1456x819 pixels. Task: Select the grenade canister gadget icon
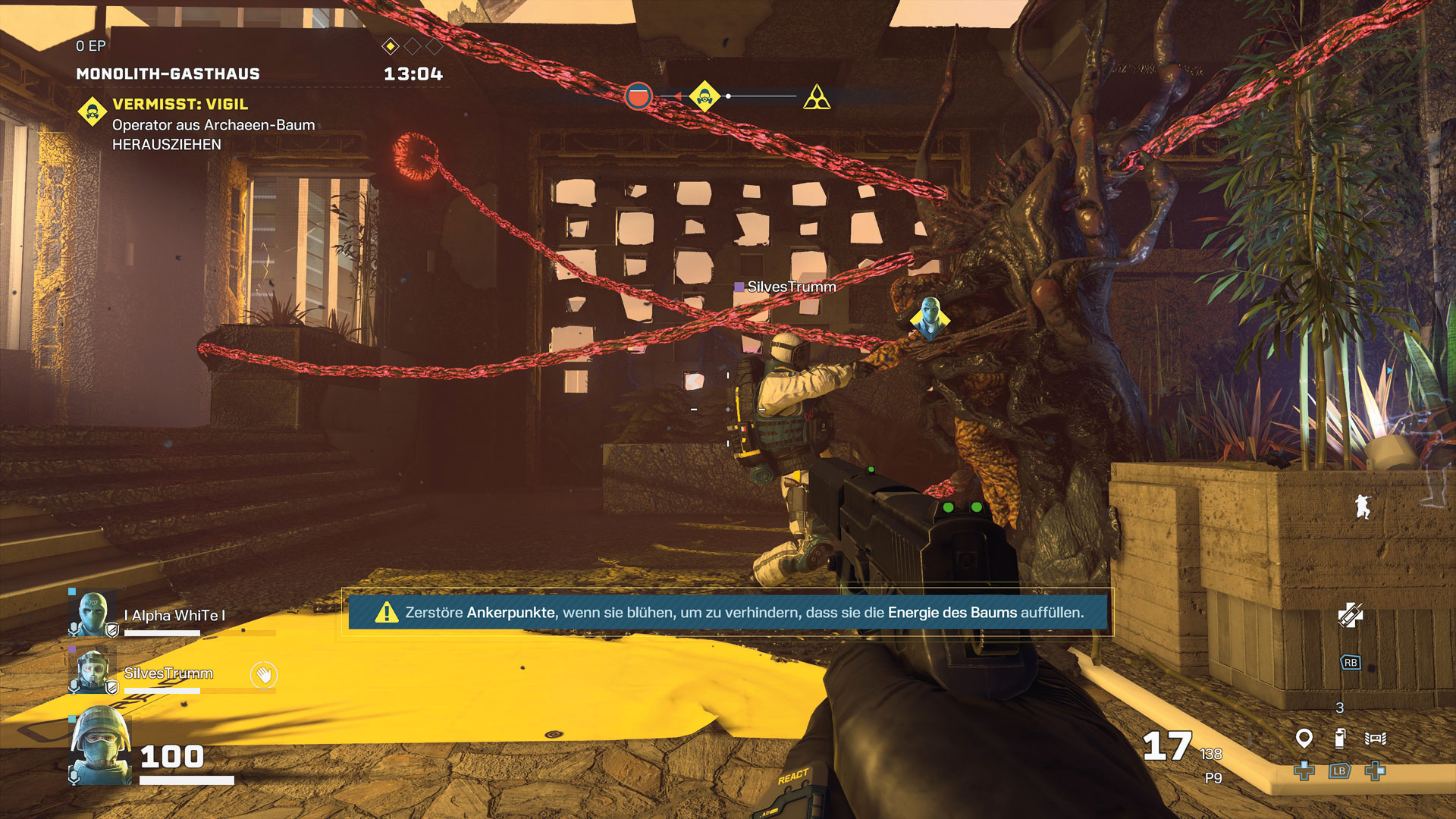coord(1340,737)
